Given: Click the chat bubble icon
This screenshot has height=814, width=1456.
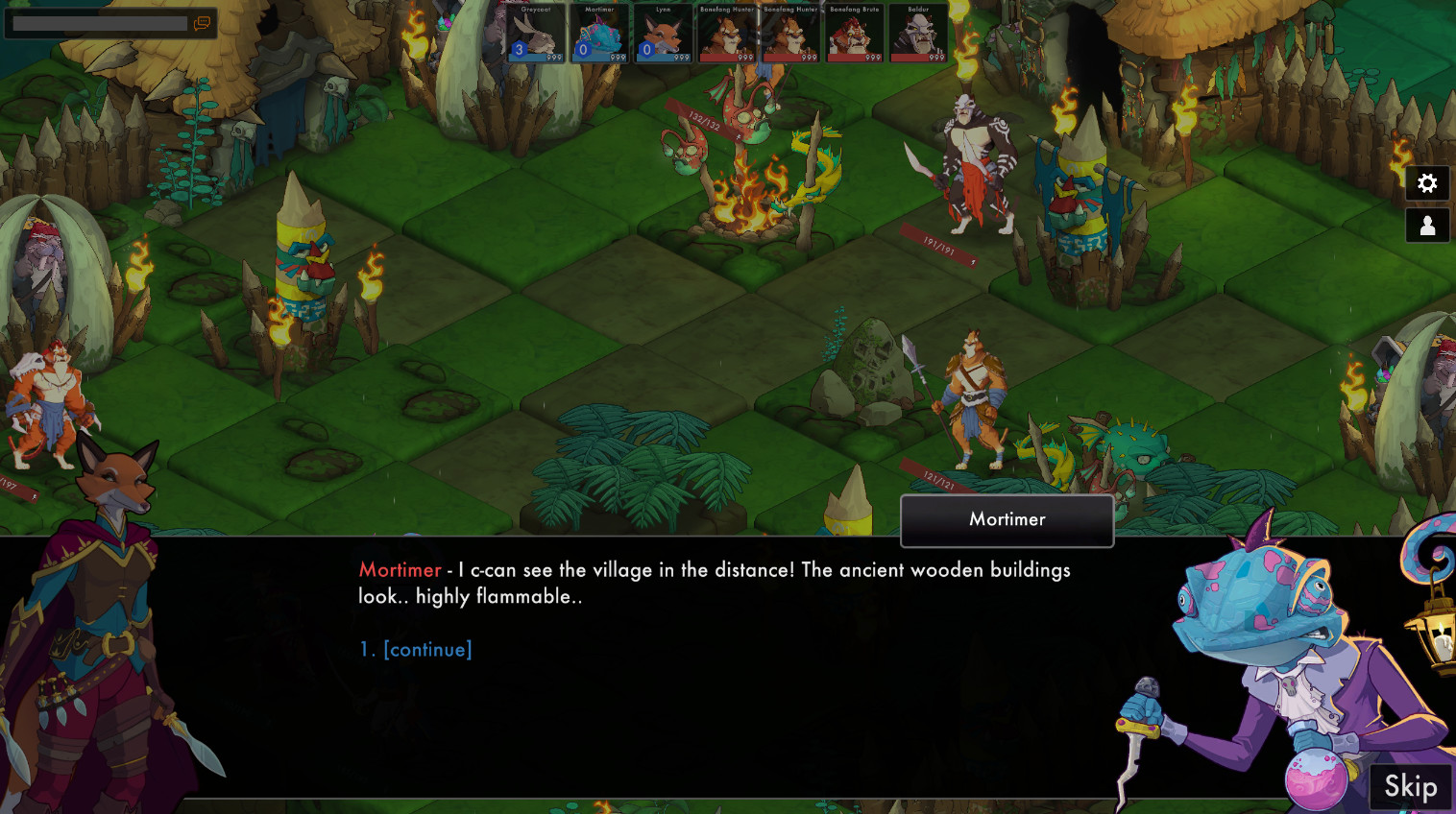Looking at the screenshot, I should pos(201,23).
